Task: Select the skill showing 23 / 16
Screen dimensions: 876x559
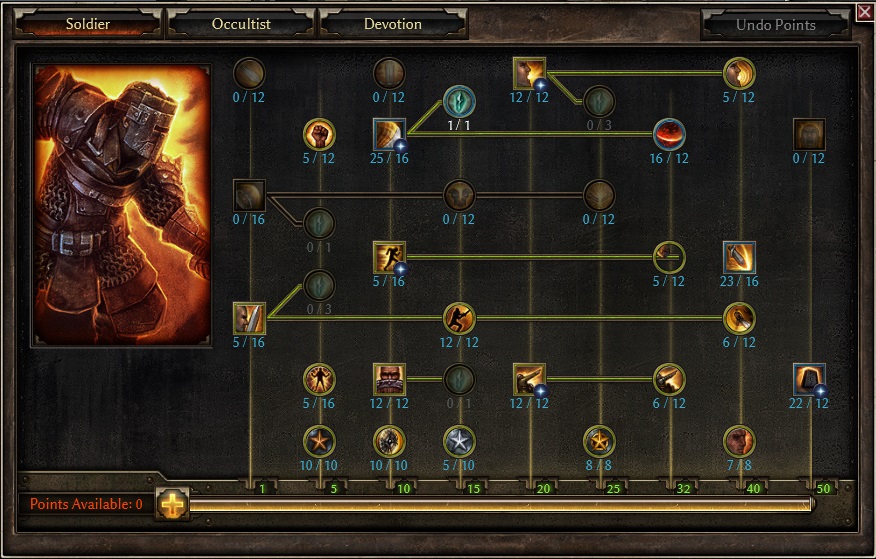Action: click(739, 257)
